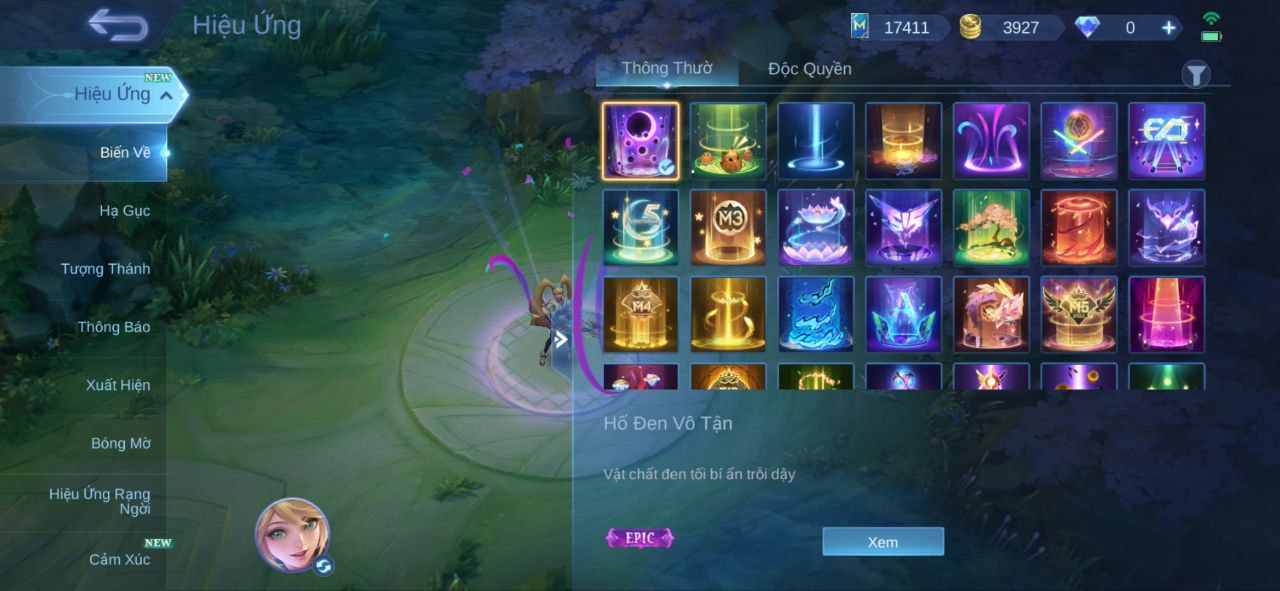1280x591 pixels.
Task: Choose the Tượng Thánh category
Action: pyautogui.click(x=105, y=269)
